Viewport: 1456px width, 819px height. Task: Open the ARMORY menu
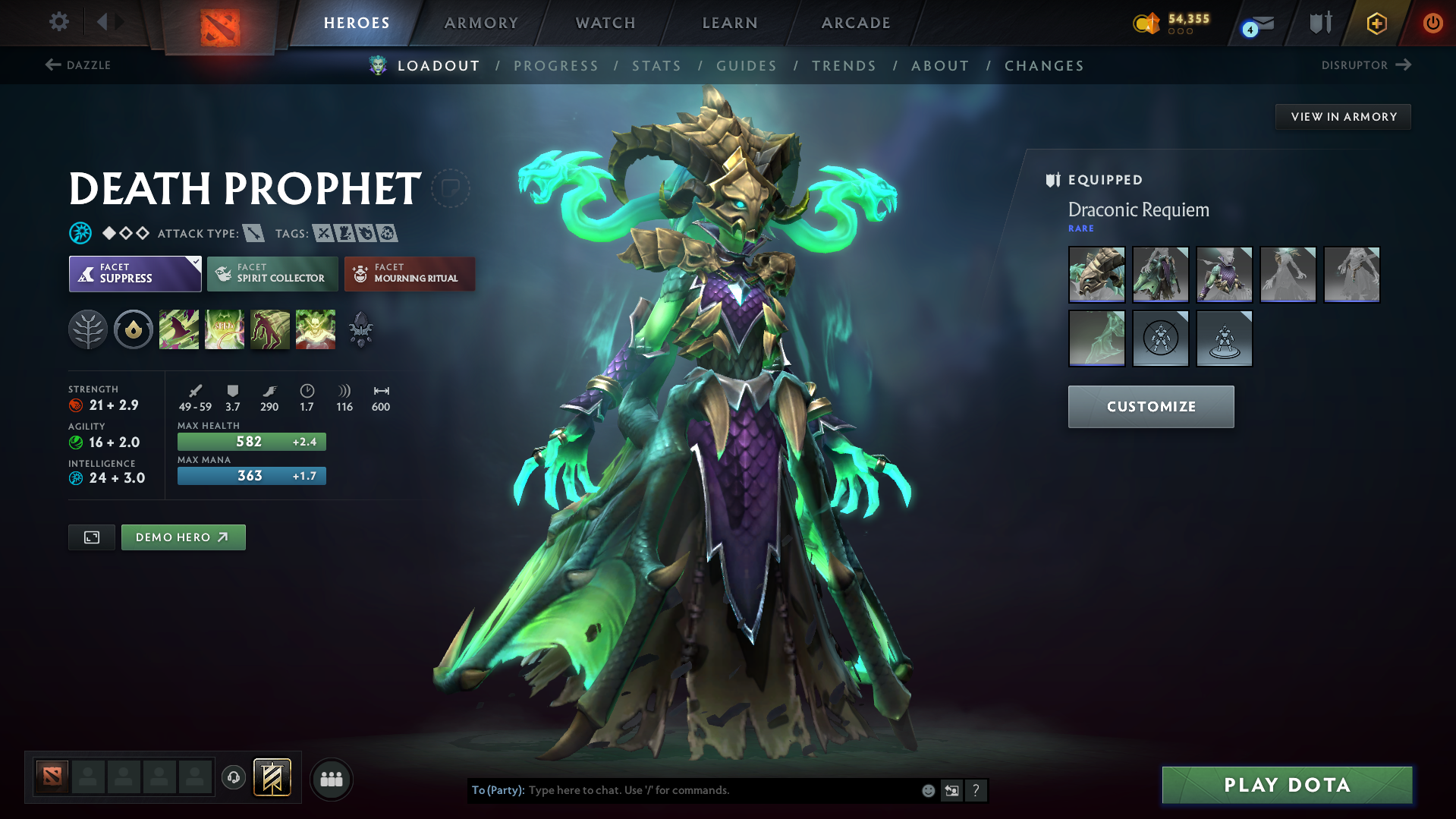point(481,23)
